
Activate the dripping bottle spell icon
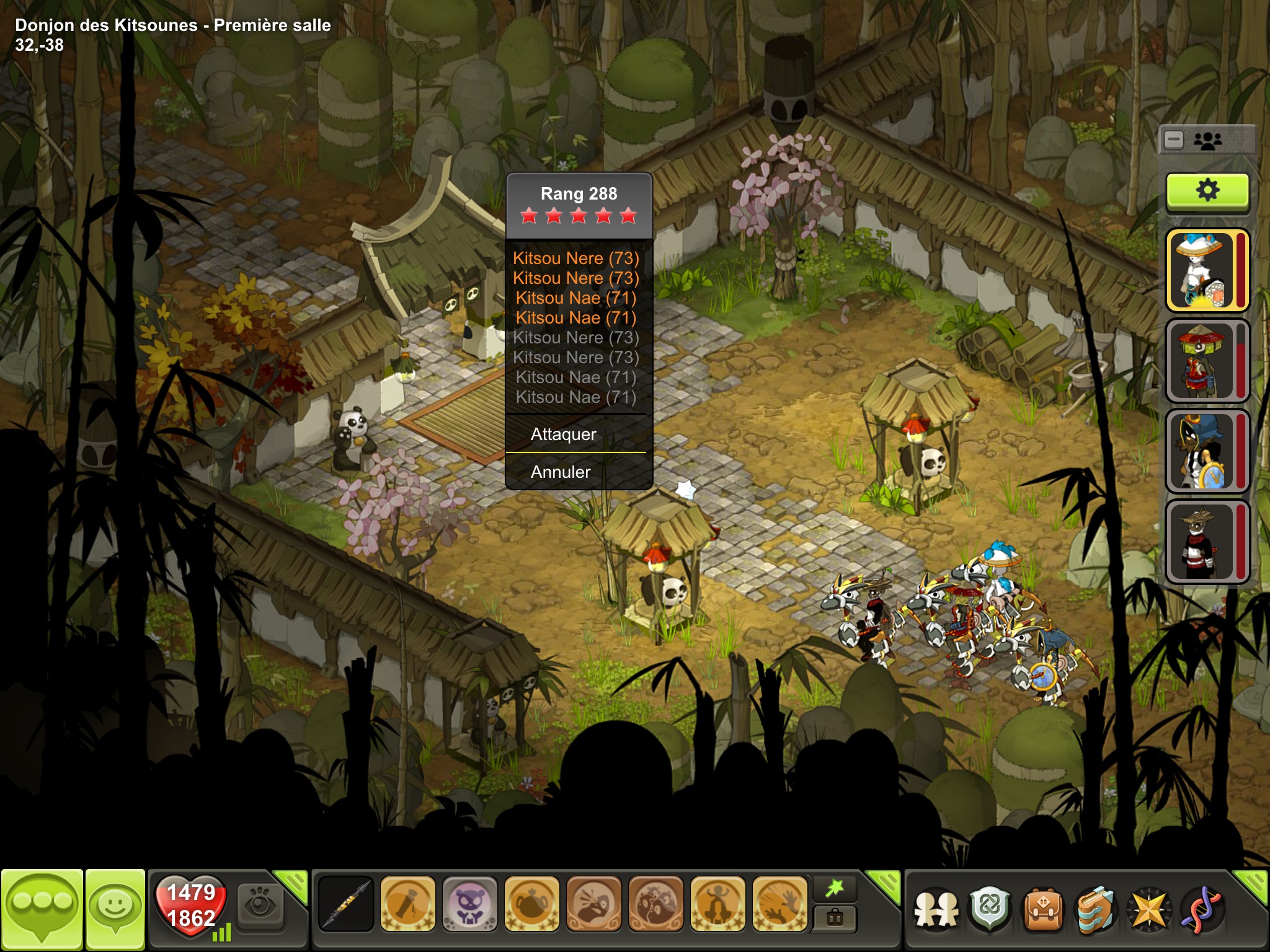(407, 905)
